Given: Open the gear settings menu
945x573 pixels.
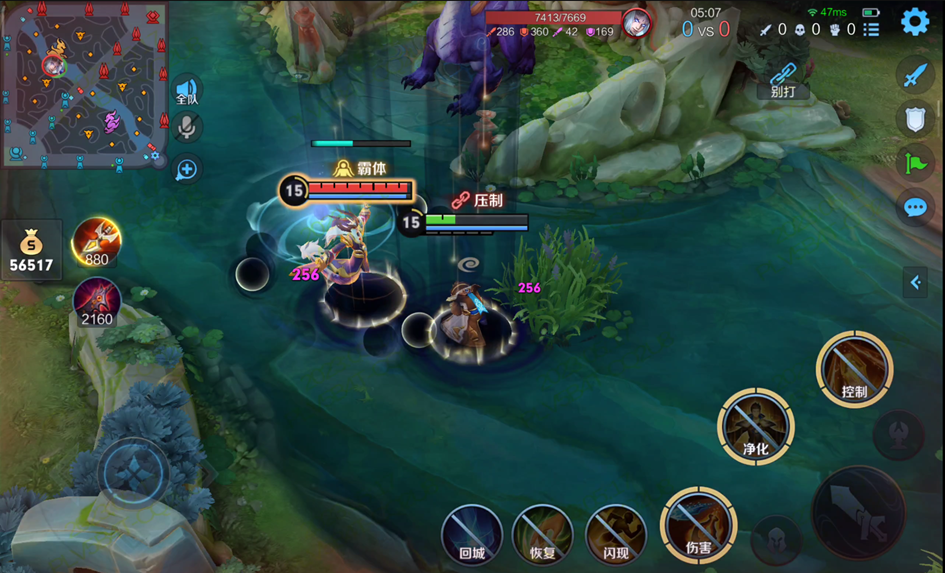Looking at the screenshot, I should pyautogui.click(x=914, y=21).
